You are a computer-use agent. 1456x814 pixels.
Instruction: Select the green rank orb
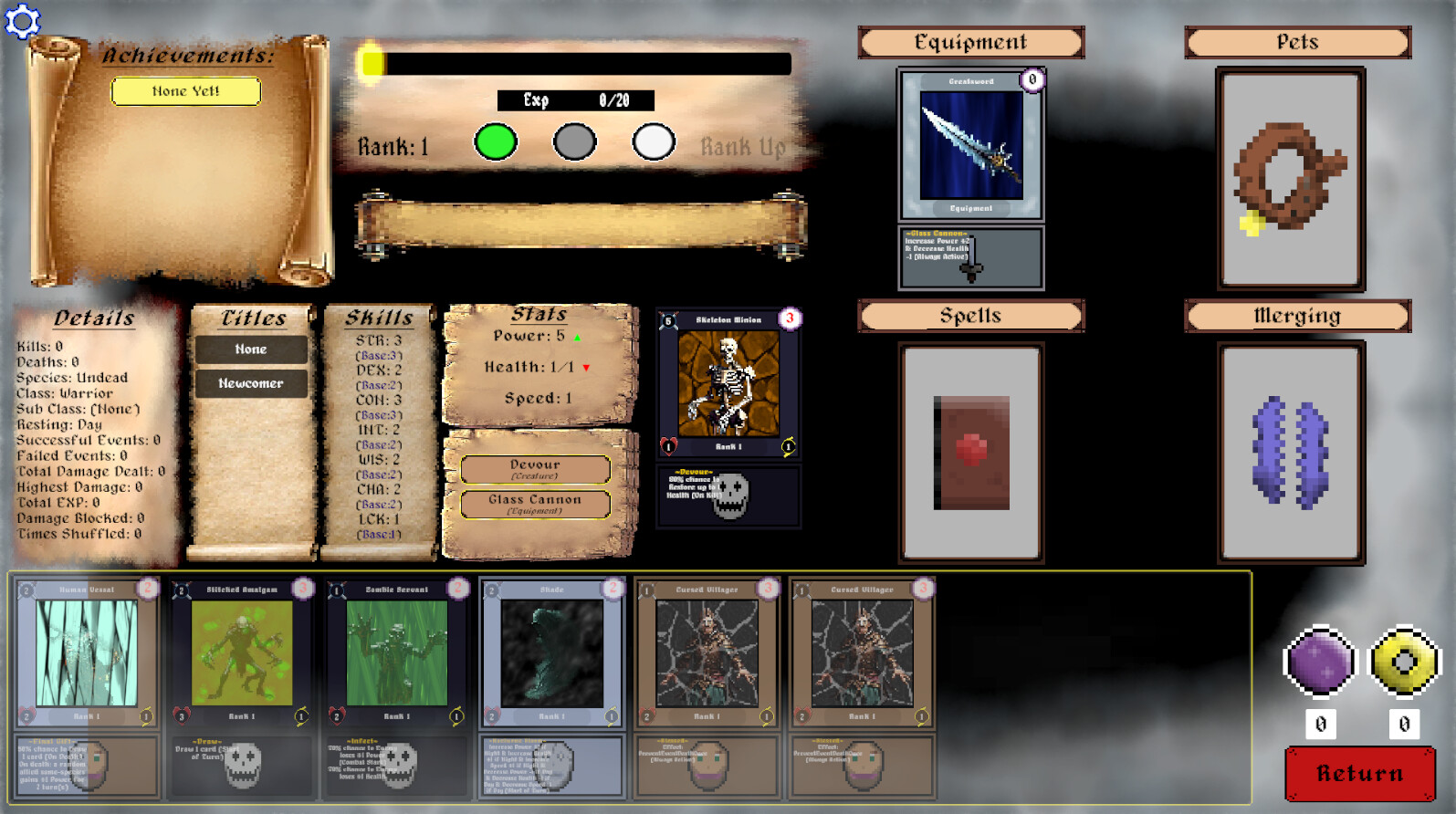tap(496, 142)
